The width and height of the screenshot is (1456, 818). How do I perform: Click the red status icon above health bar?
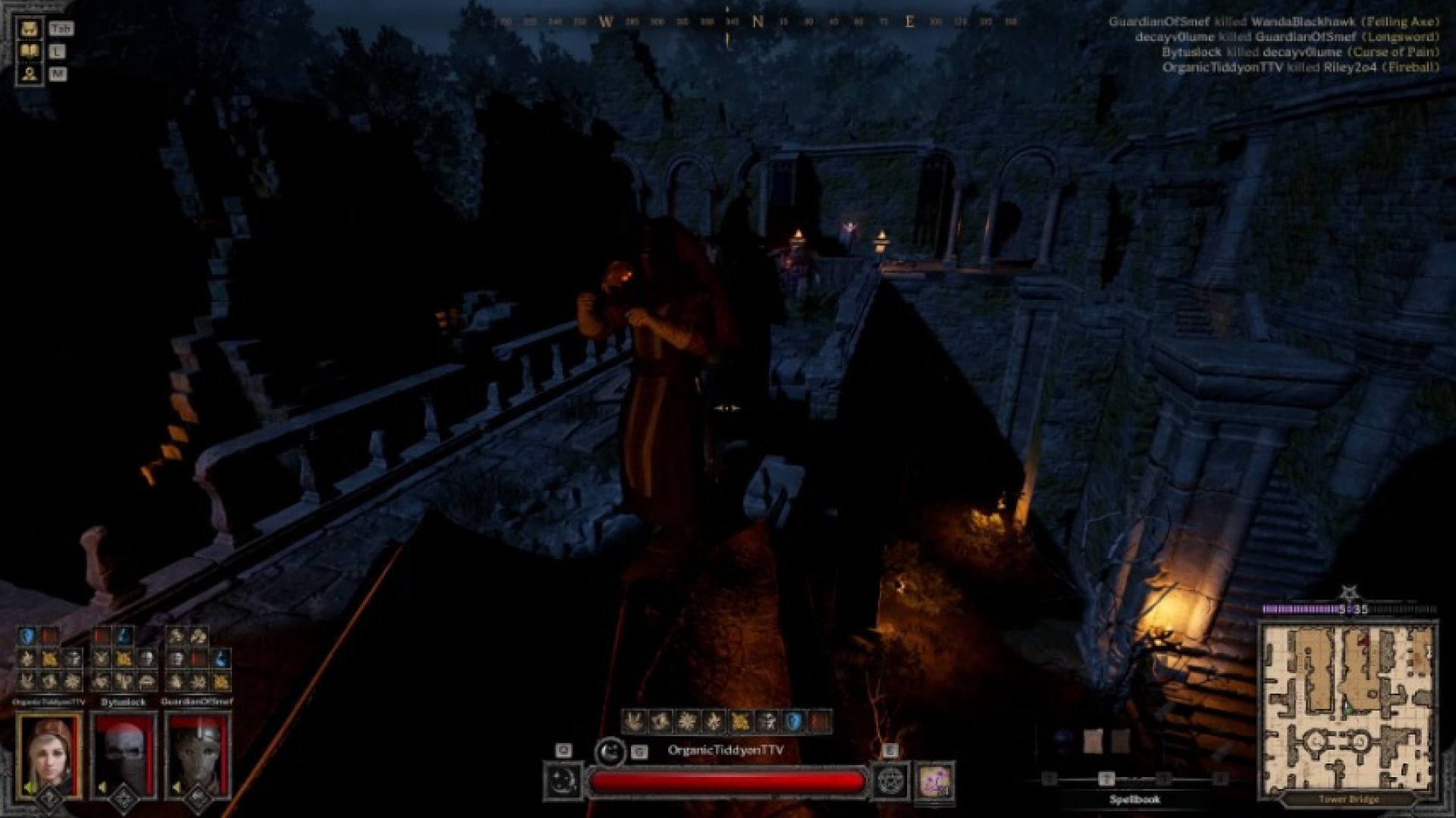point(820,722)
